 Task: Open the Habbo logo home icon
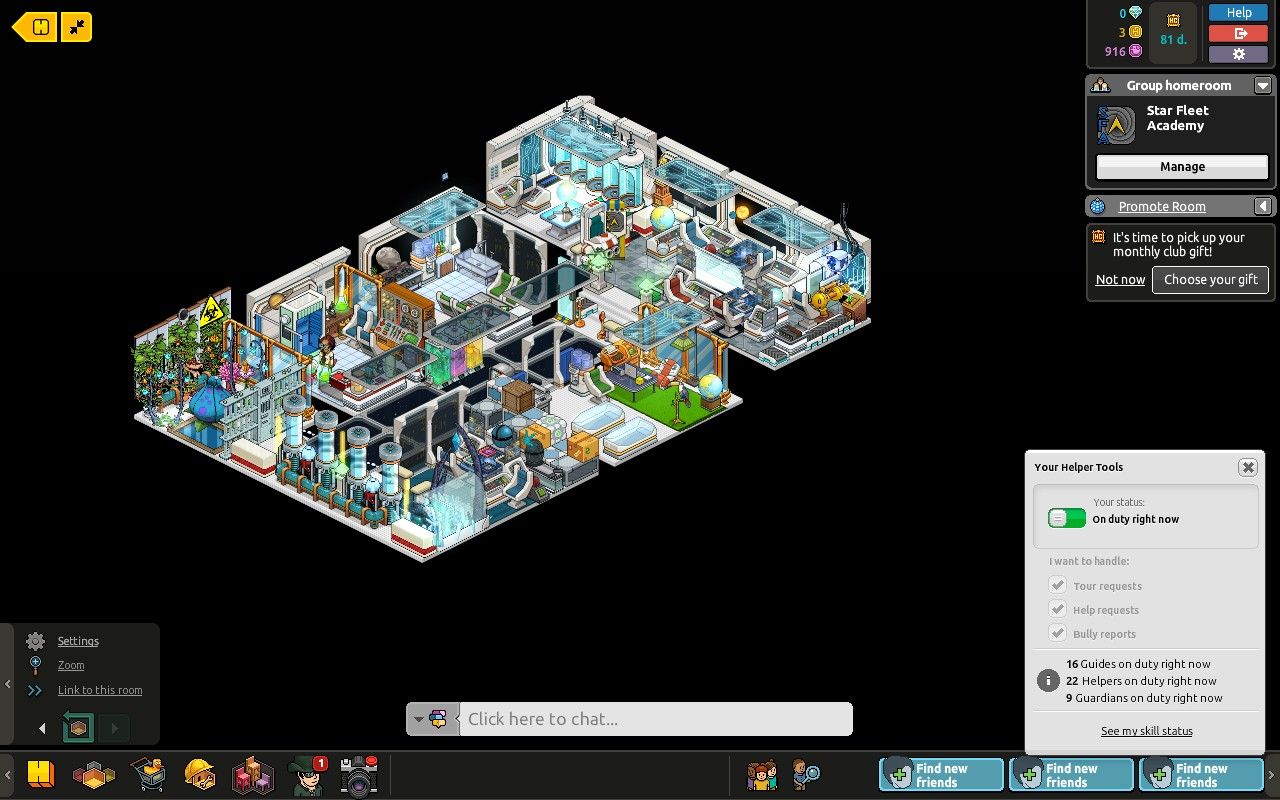click(40, 774)
